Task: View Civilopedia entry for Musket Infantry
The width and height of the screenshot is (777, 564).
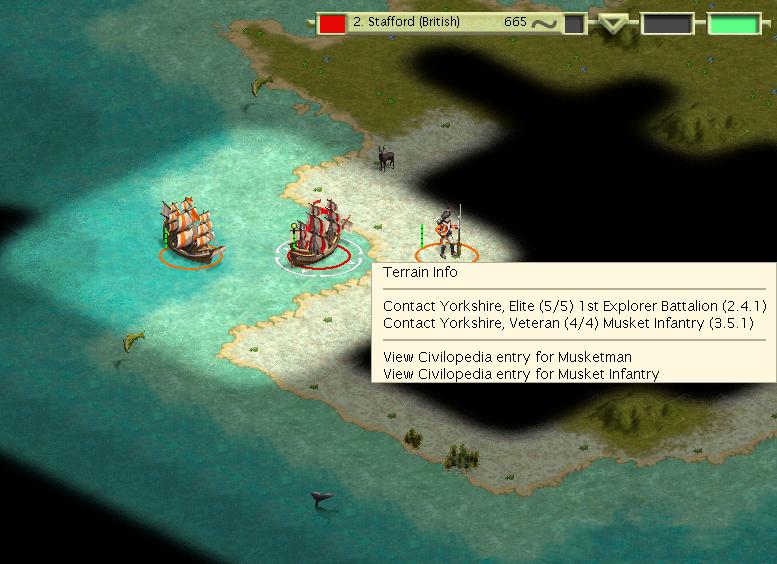Action: 521,374
